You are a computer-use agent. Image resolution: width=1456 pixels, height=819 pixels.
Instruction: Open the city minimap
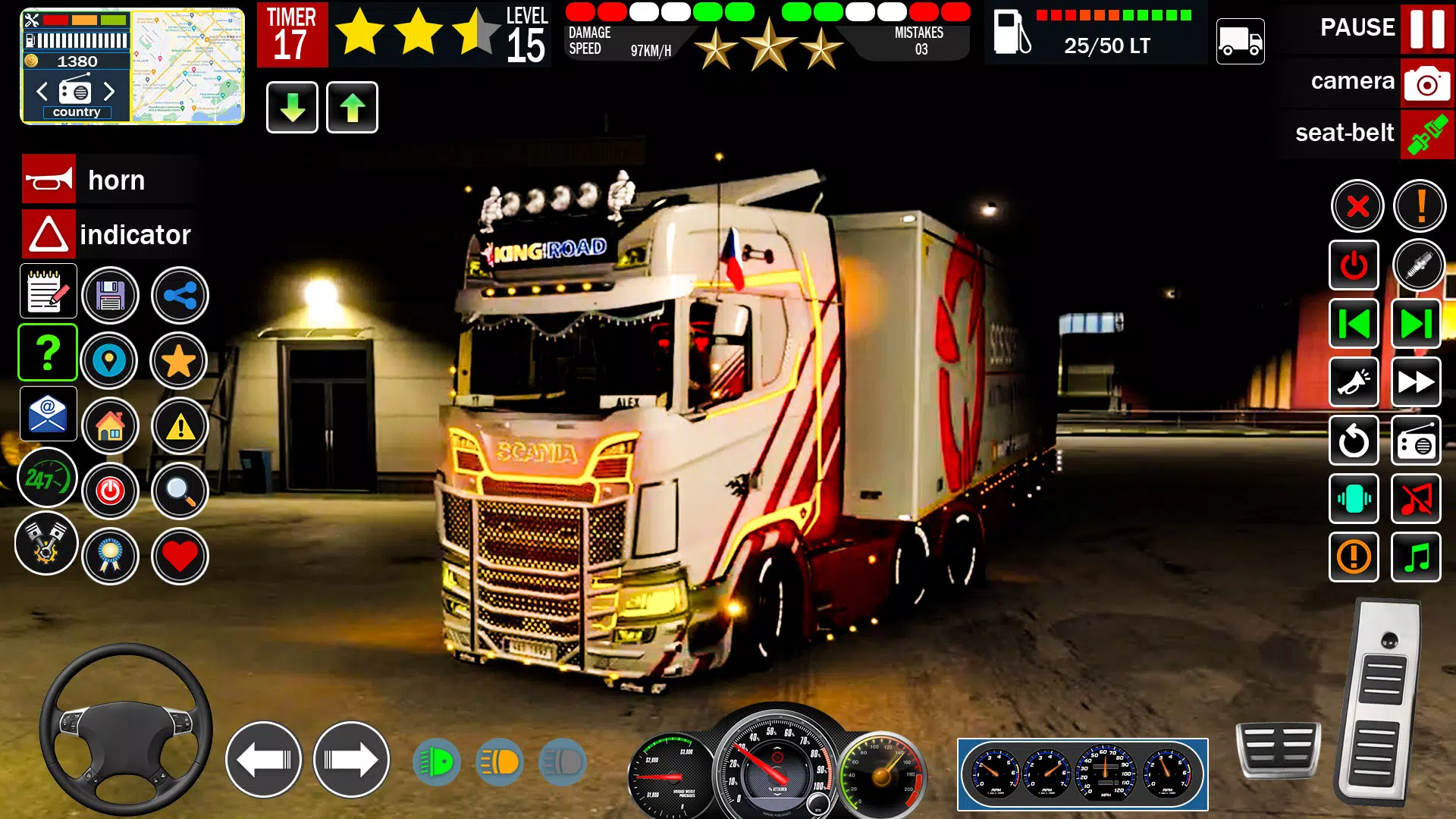[x=187, y=66]
